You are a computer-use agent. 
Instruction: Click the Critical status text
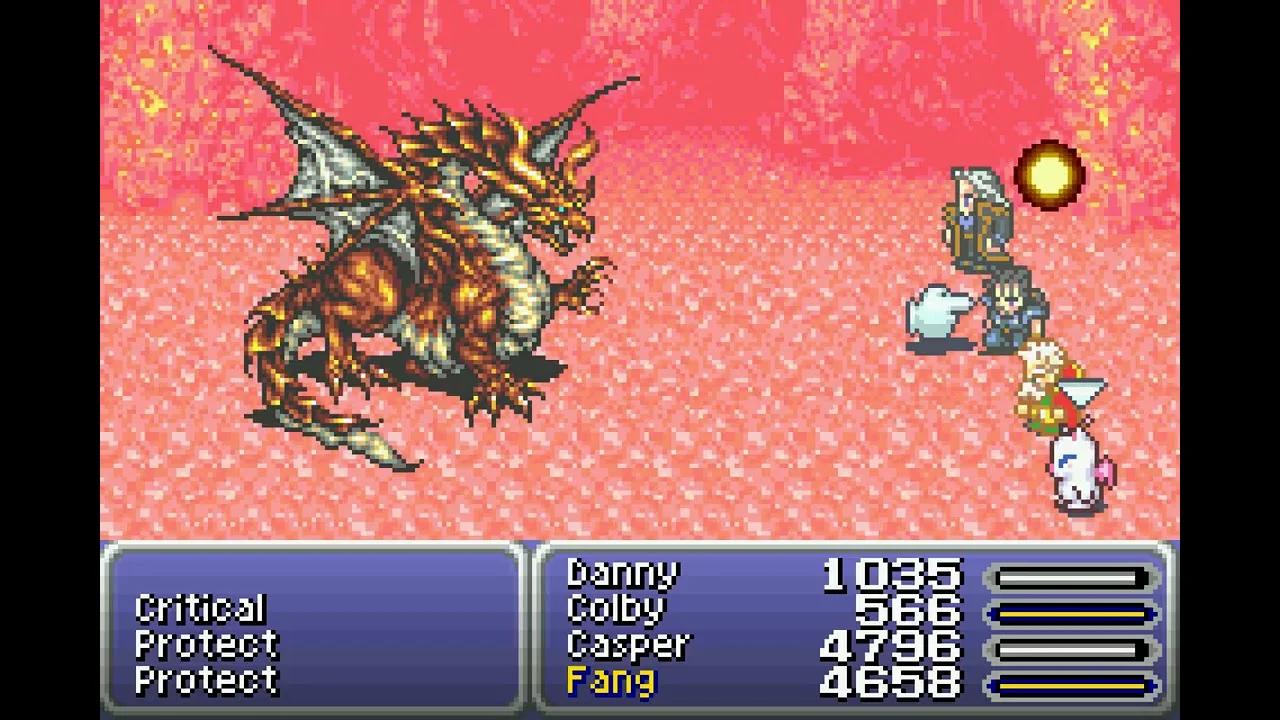(x=200, y=607)
